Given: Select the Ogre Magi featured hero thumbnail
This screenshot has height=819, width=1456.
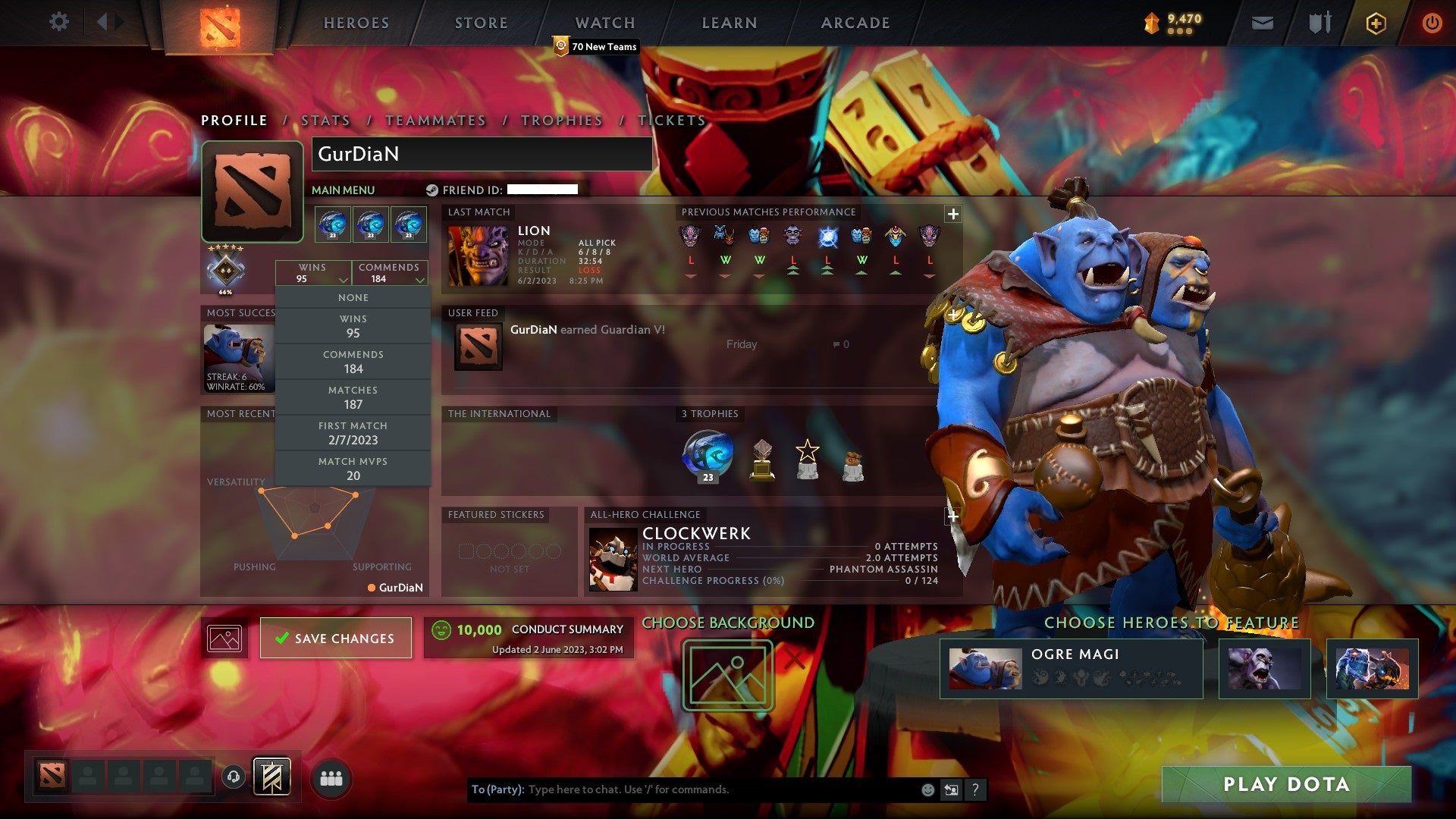Looking at the screenshot, I should (x=986, y=668).
